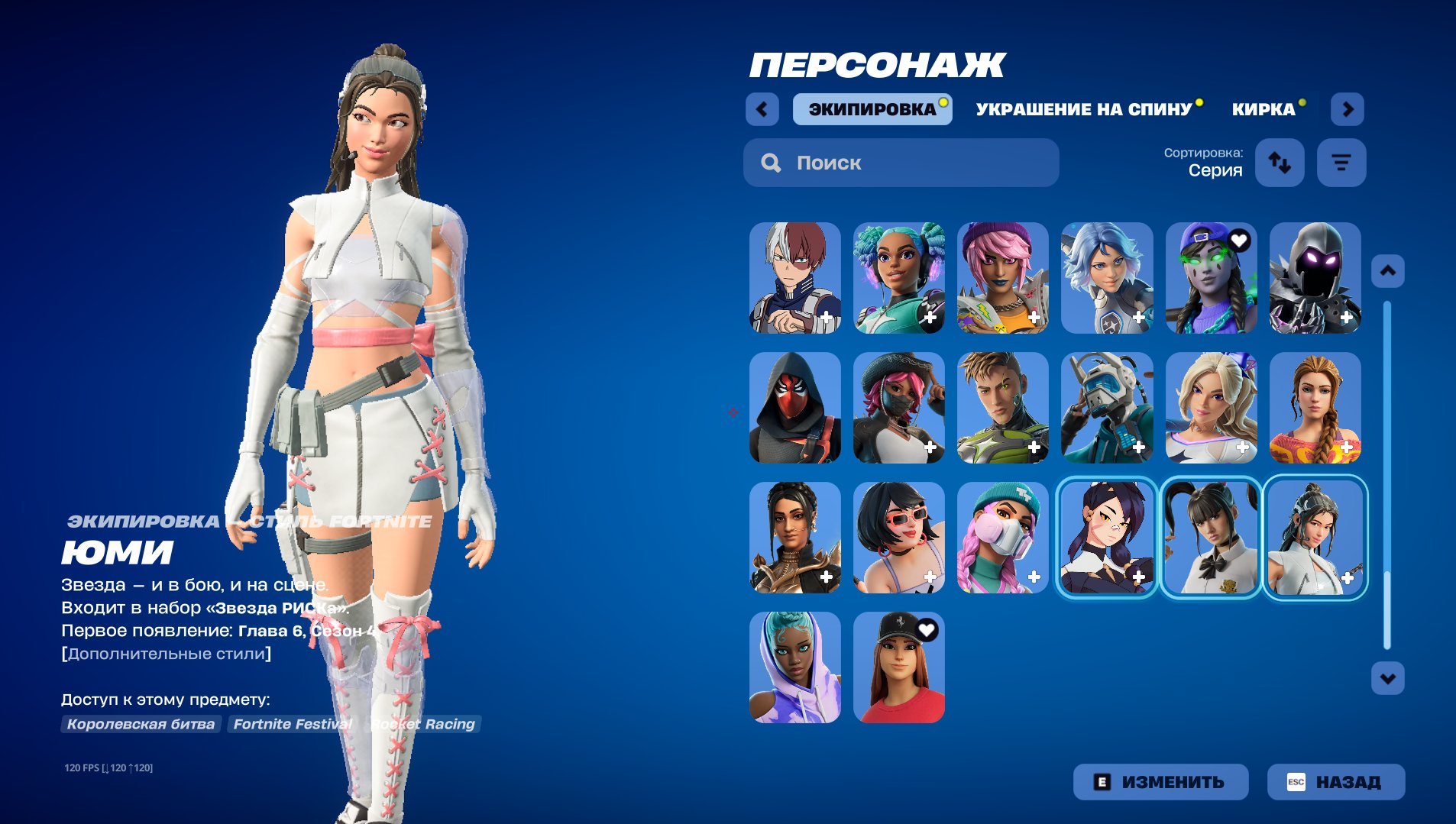Open the left category navigation arrow
1456x824 pixels.
(x=762, y=109)
